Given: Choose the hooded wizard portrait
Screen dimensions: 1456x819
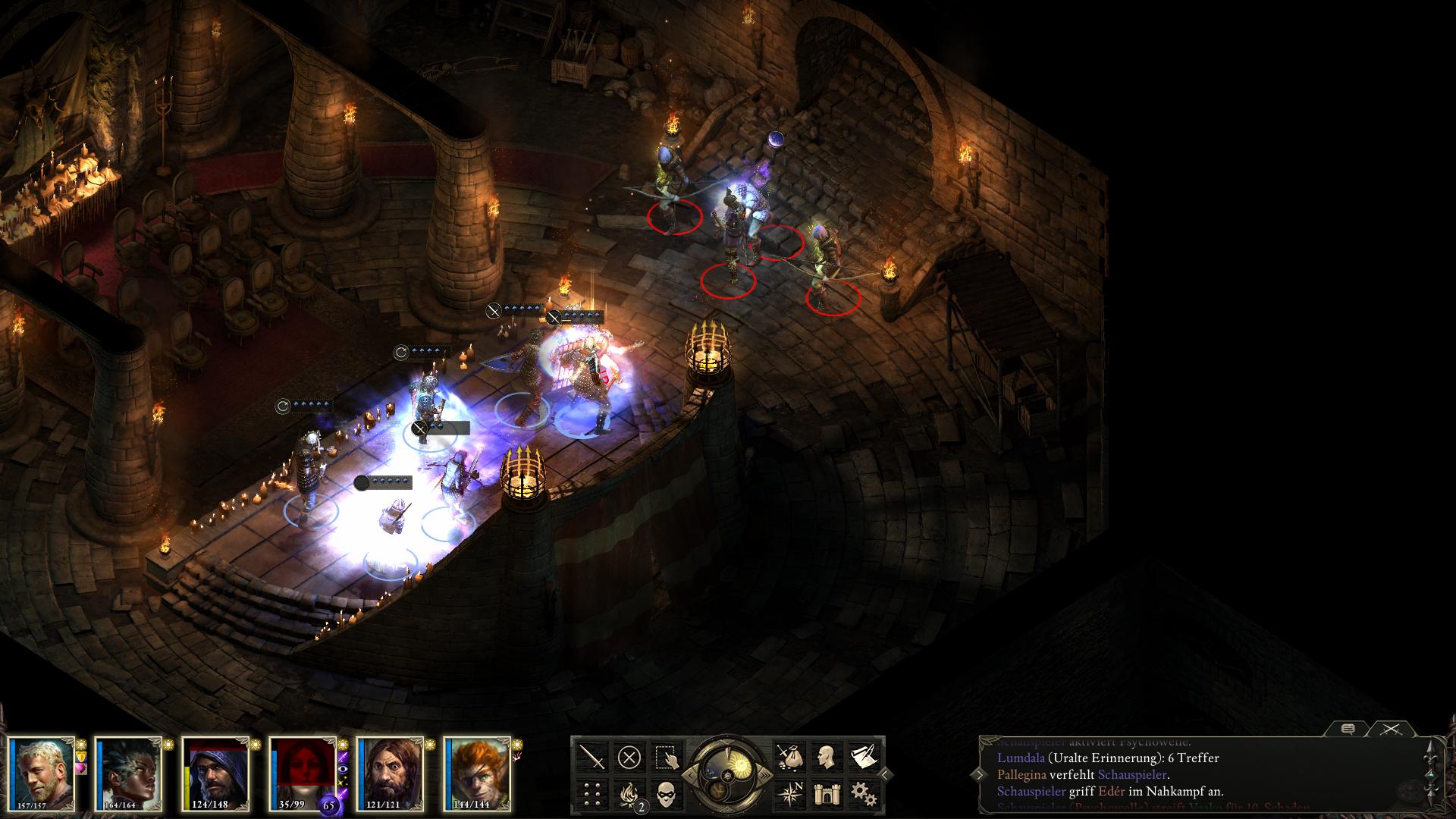Looking at the screenshot, I should pos(215,772).
